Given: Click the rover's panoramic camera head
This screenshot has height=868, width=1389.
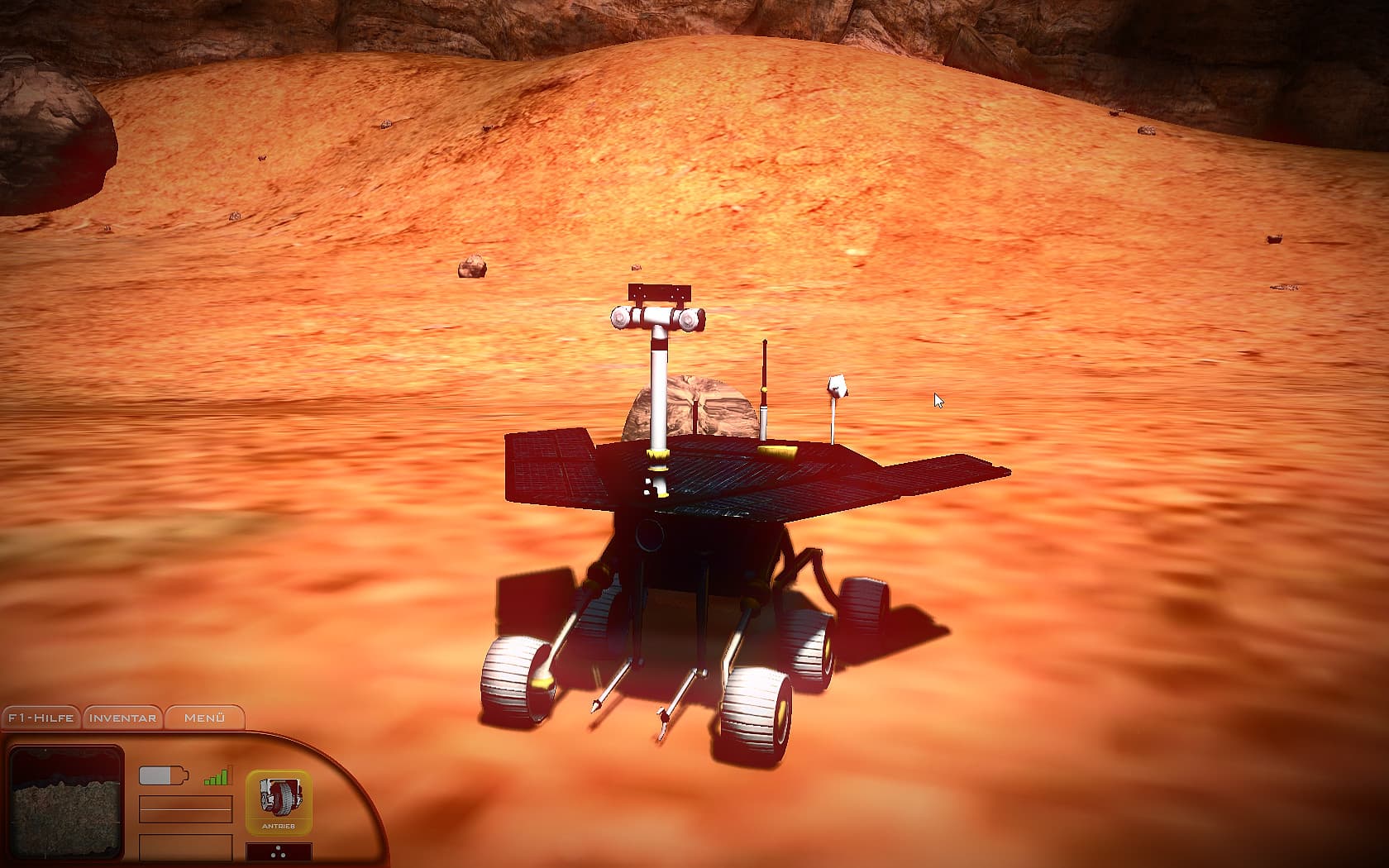Looking at the screenshot, I should coord(657,317).
